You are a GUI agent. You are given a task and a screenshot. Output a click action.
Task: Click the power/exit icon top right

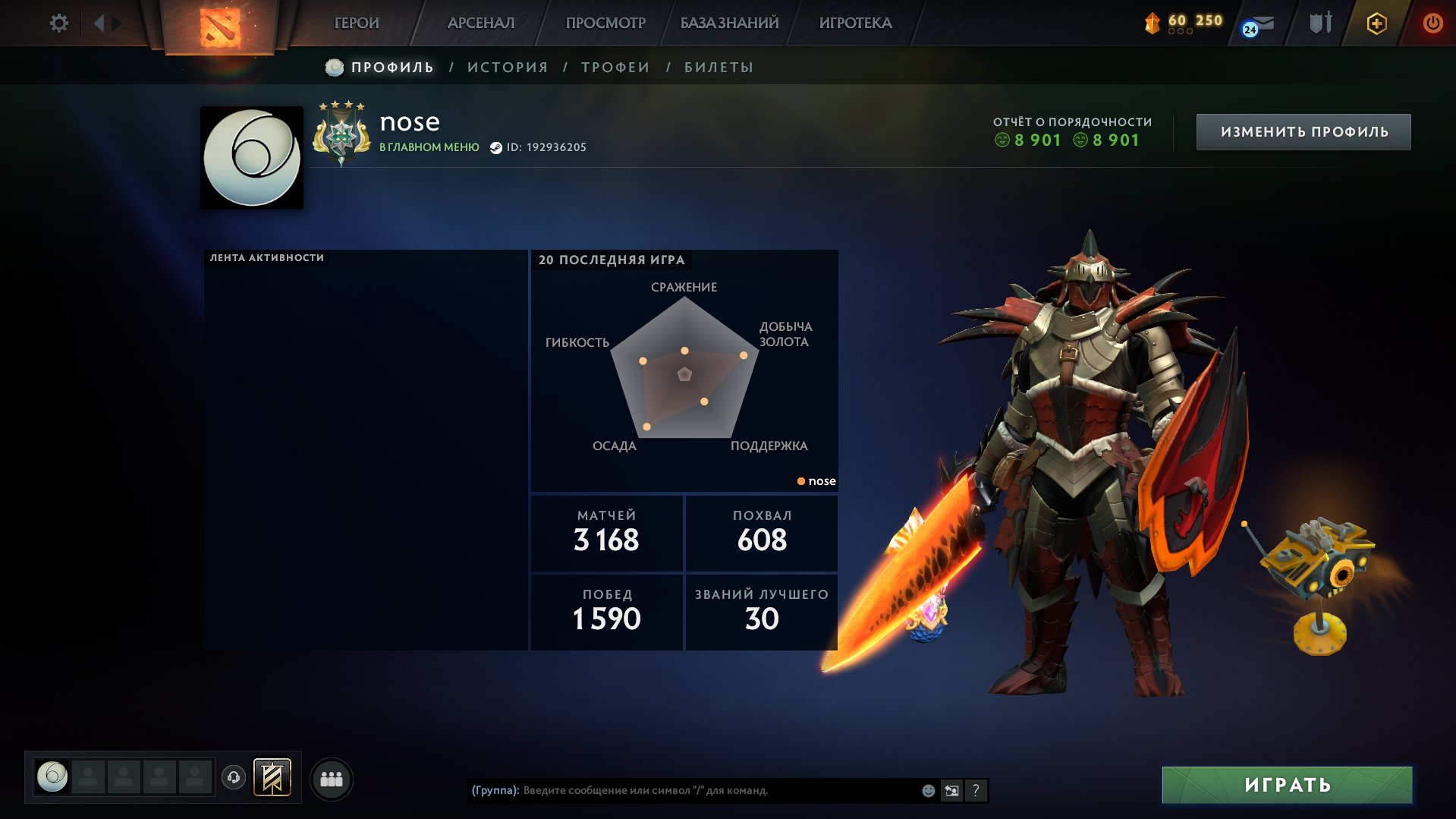click(1433, 23)
